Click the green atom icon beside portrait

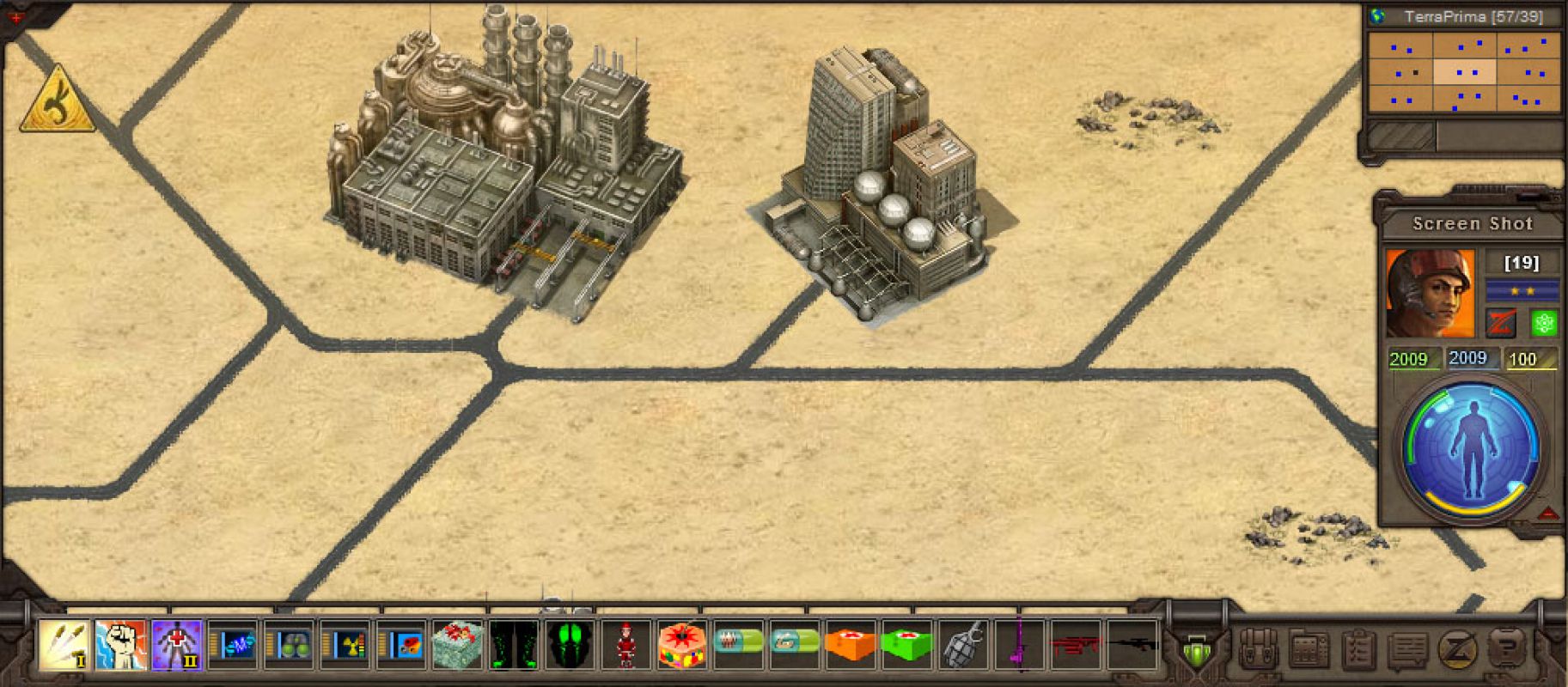pyautogui.click(x=1544, y=324)
